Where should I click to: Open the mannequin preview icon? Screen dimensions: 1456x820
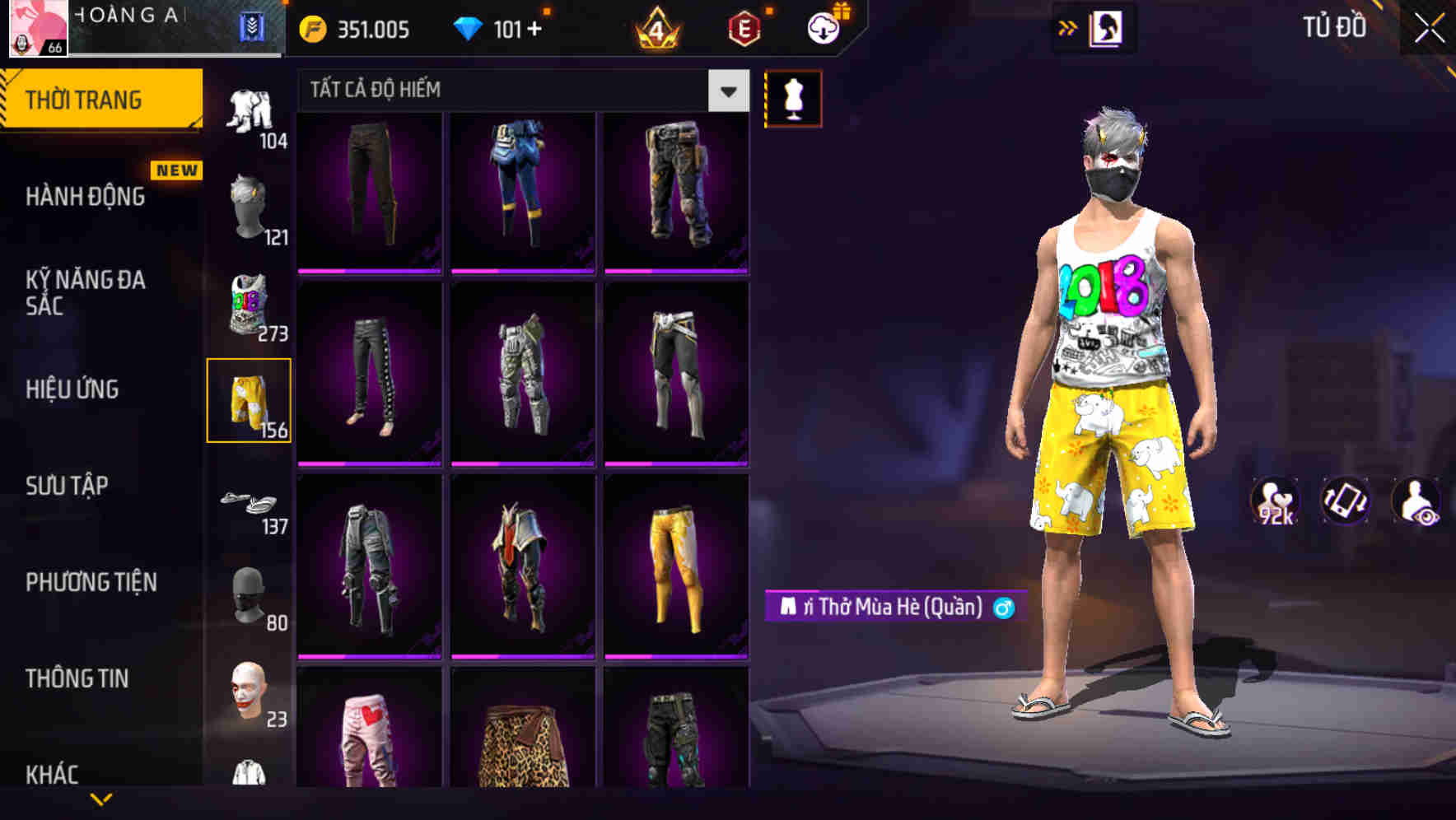pos(793,98)
